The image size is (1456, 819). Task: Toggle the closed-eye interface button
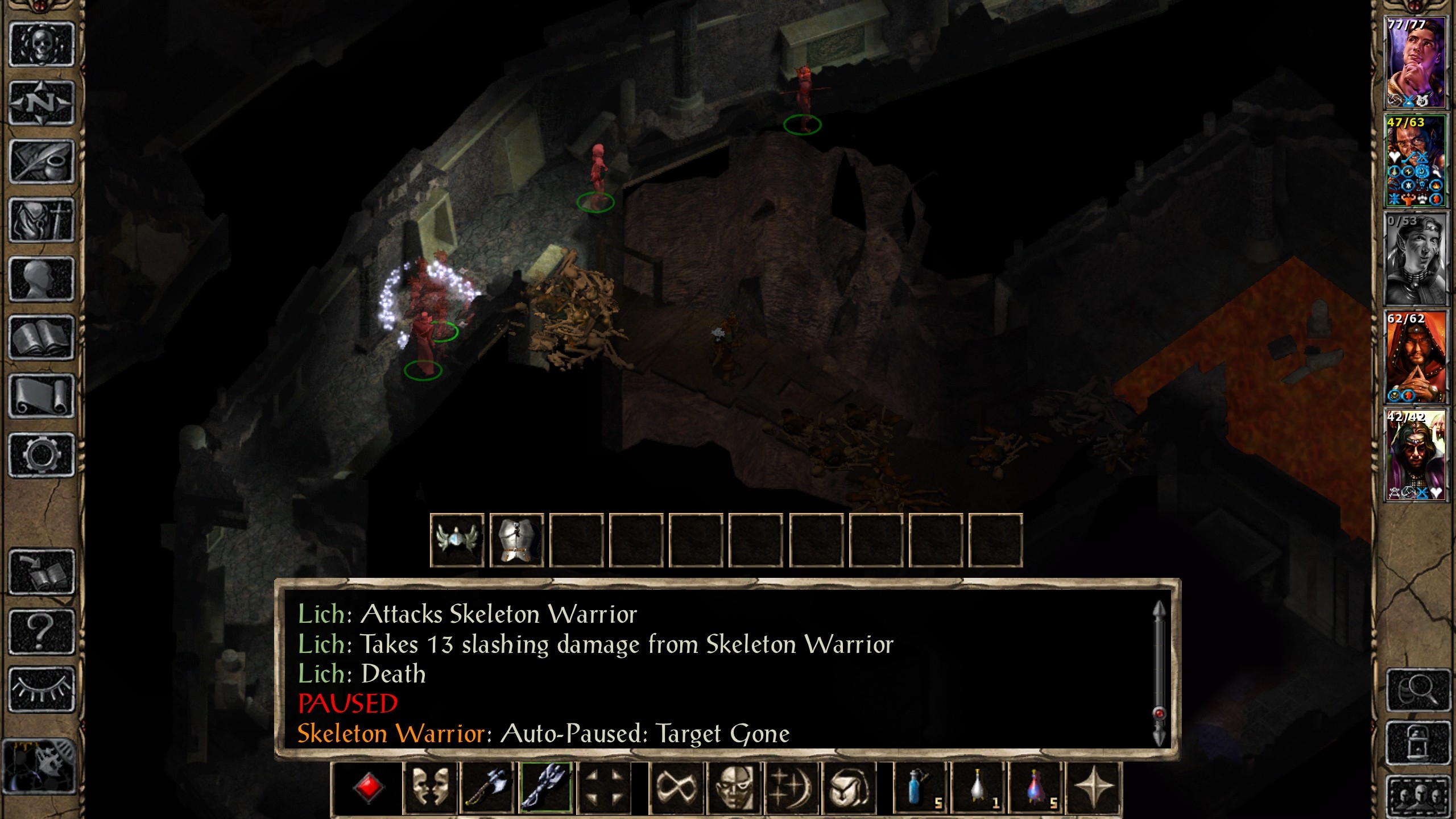click(42, 689)
